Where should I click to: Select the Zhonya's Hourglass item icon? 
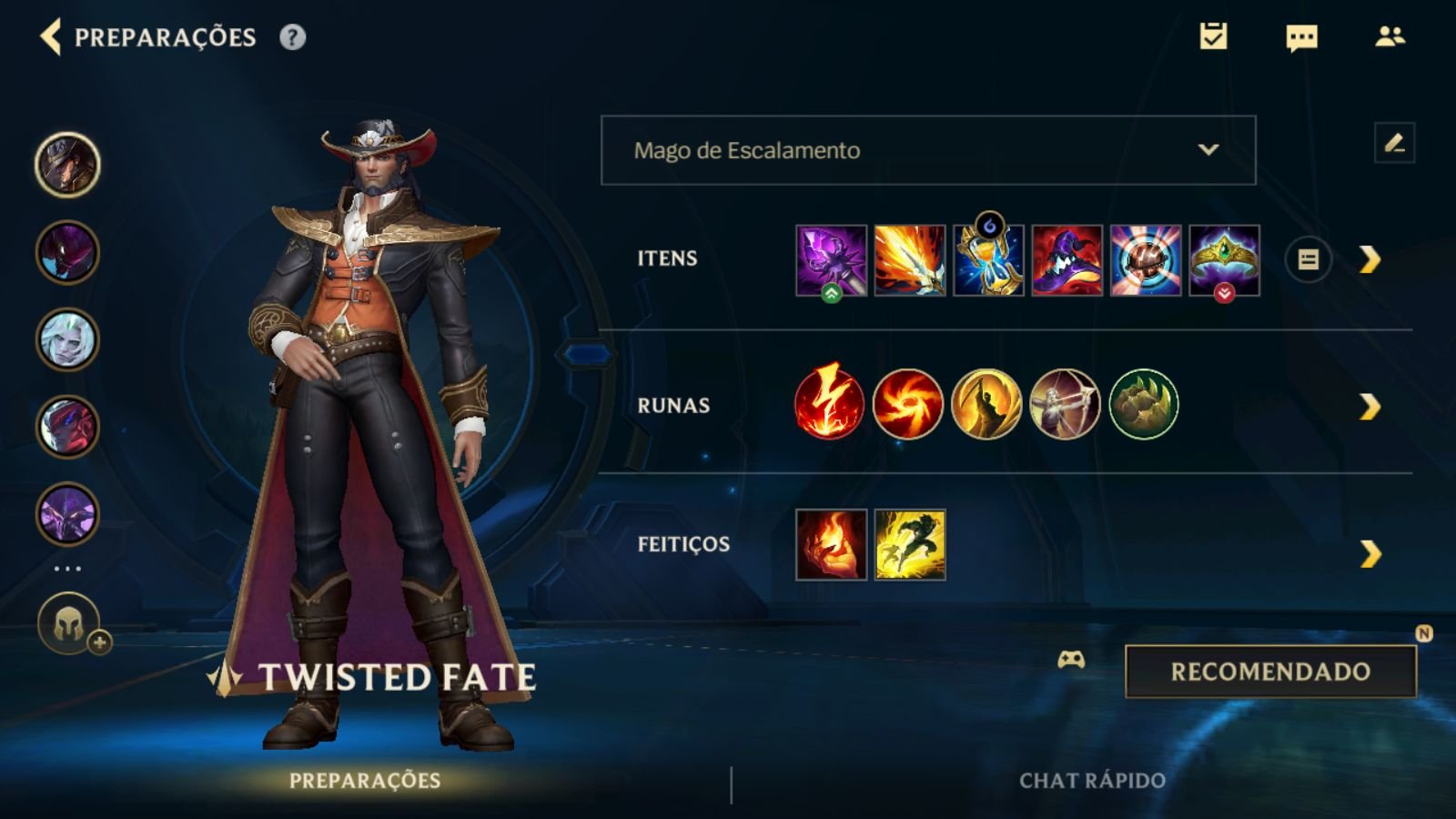point(991,259)
